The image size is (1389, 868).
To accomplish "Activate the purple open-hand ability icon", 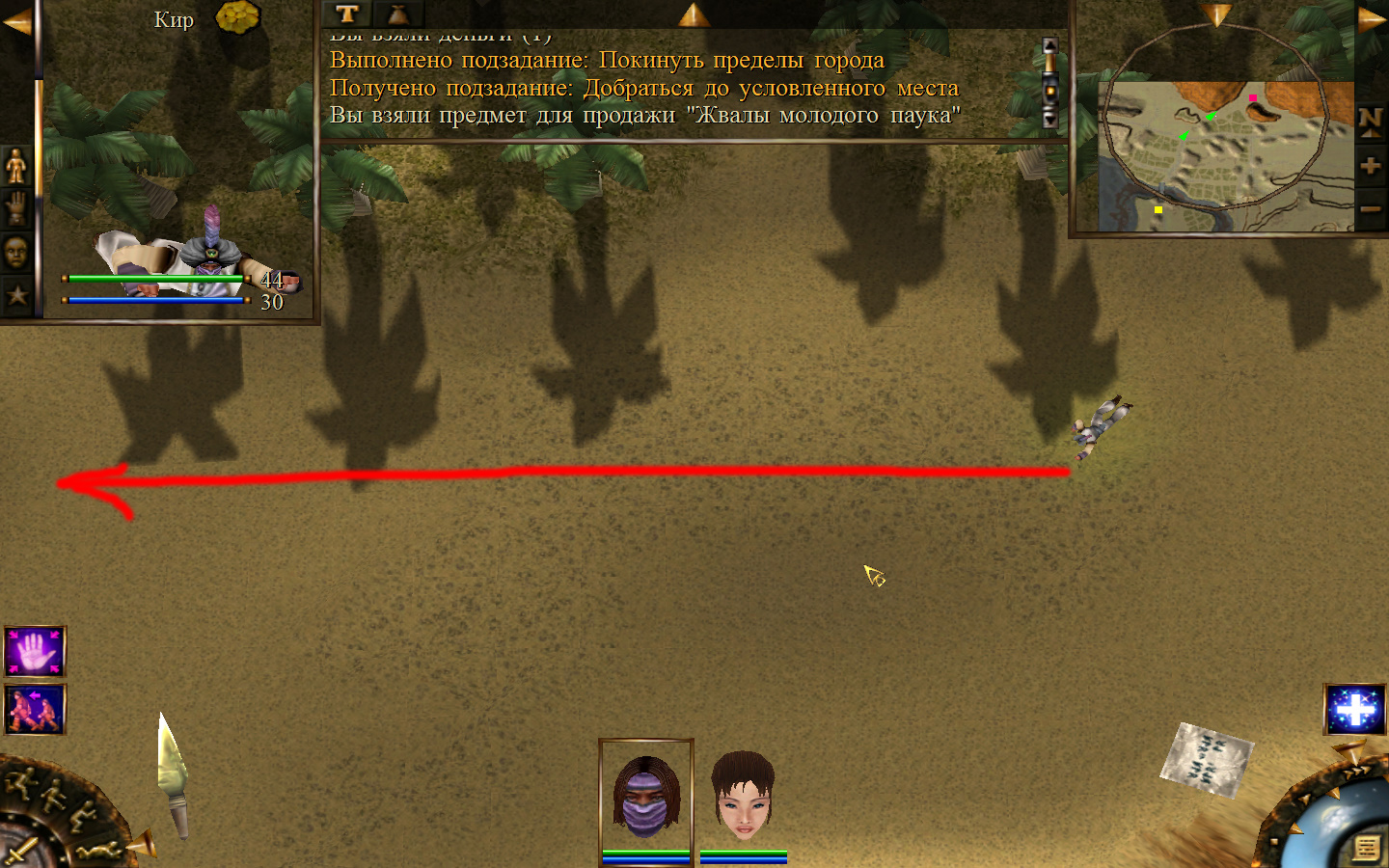I will [36, 652].
